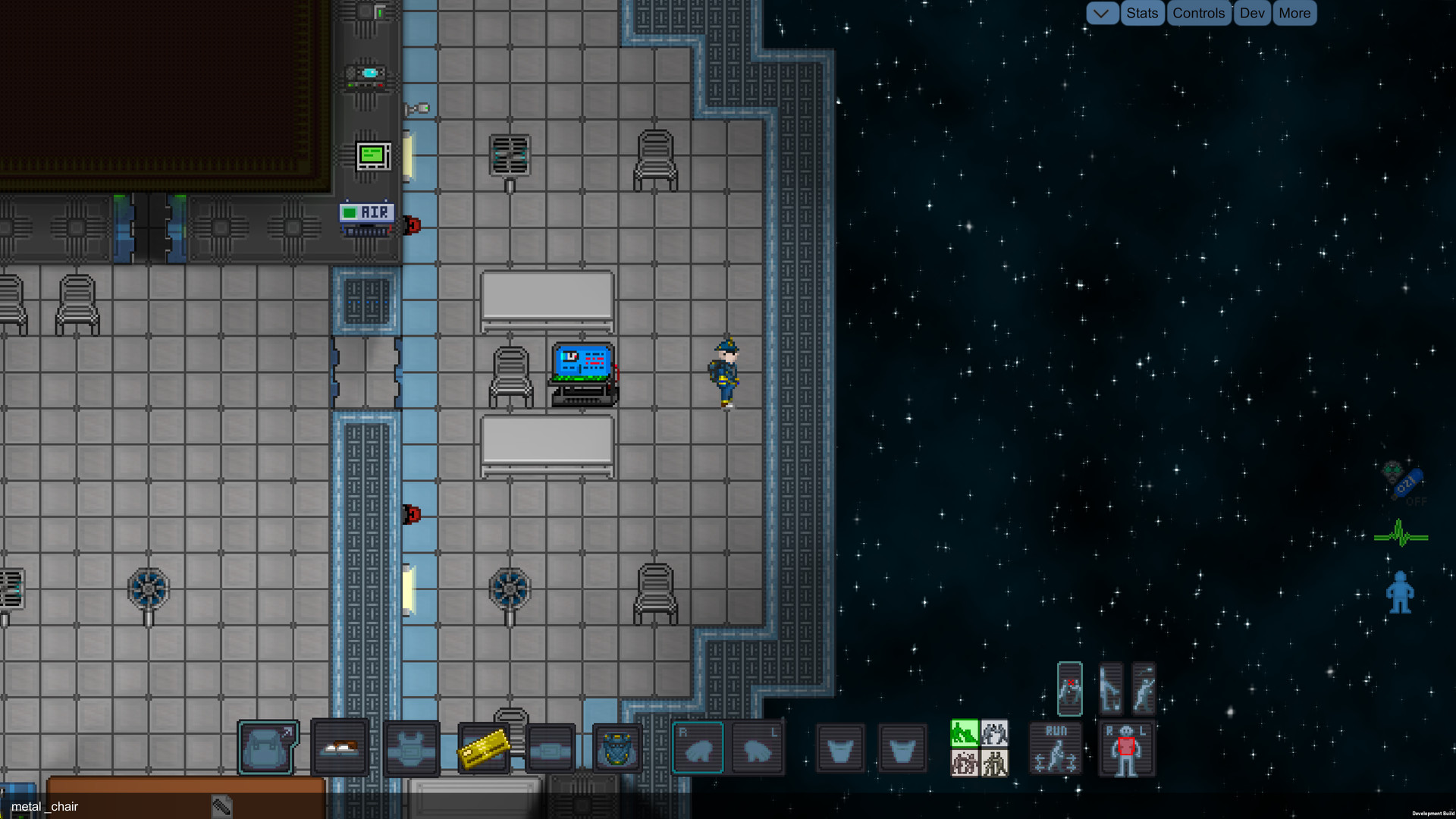Click the empty belt slot

click(x=551, y=747)
